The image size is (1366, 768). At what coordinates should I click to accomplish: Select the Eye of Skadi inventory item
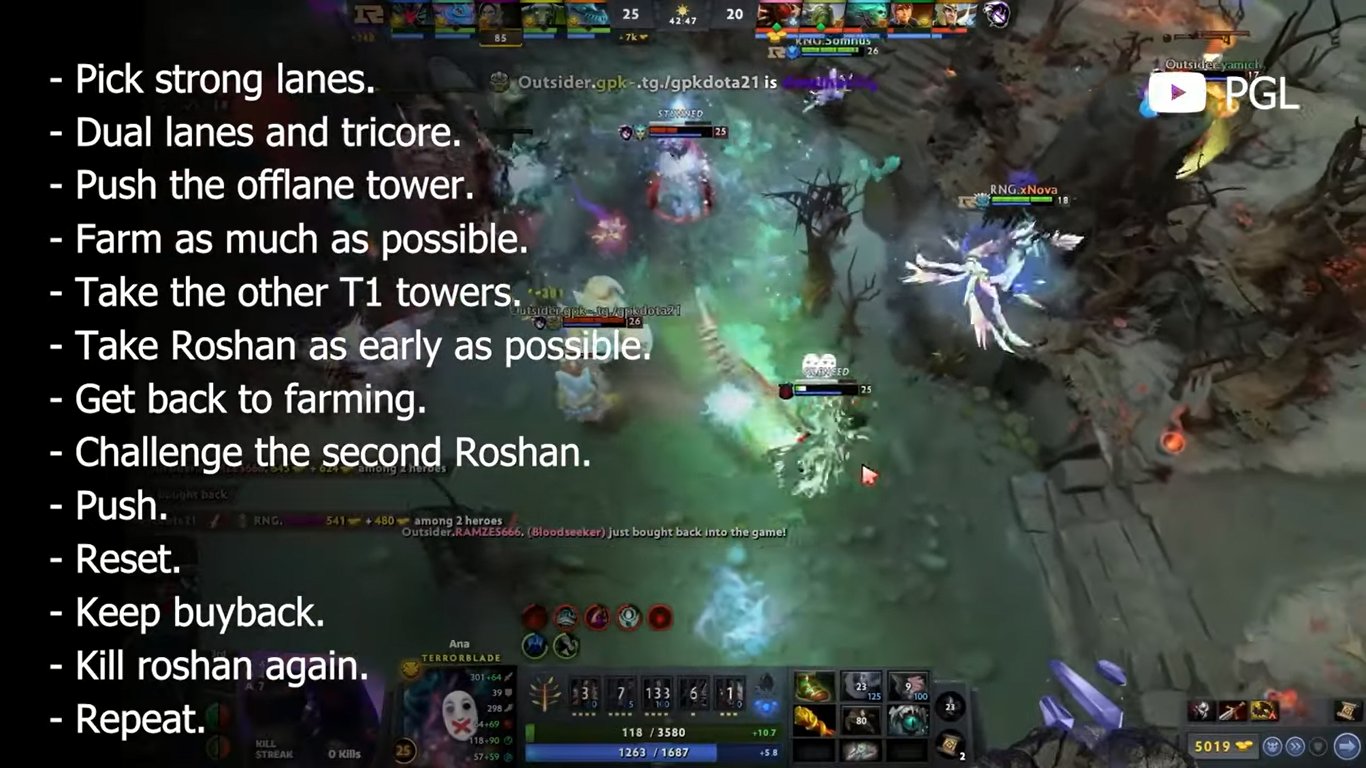[x=906, y=721]
